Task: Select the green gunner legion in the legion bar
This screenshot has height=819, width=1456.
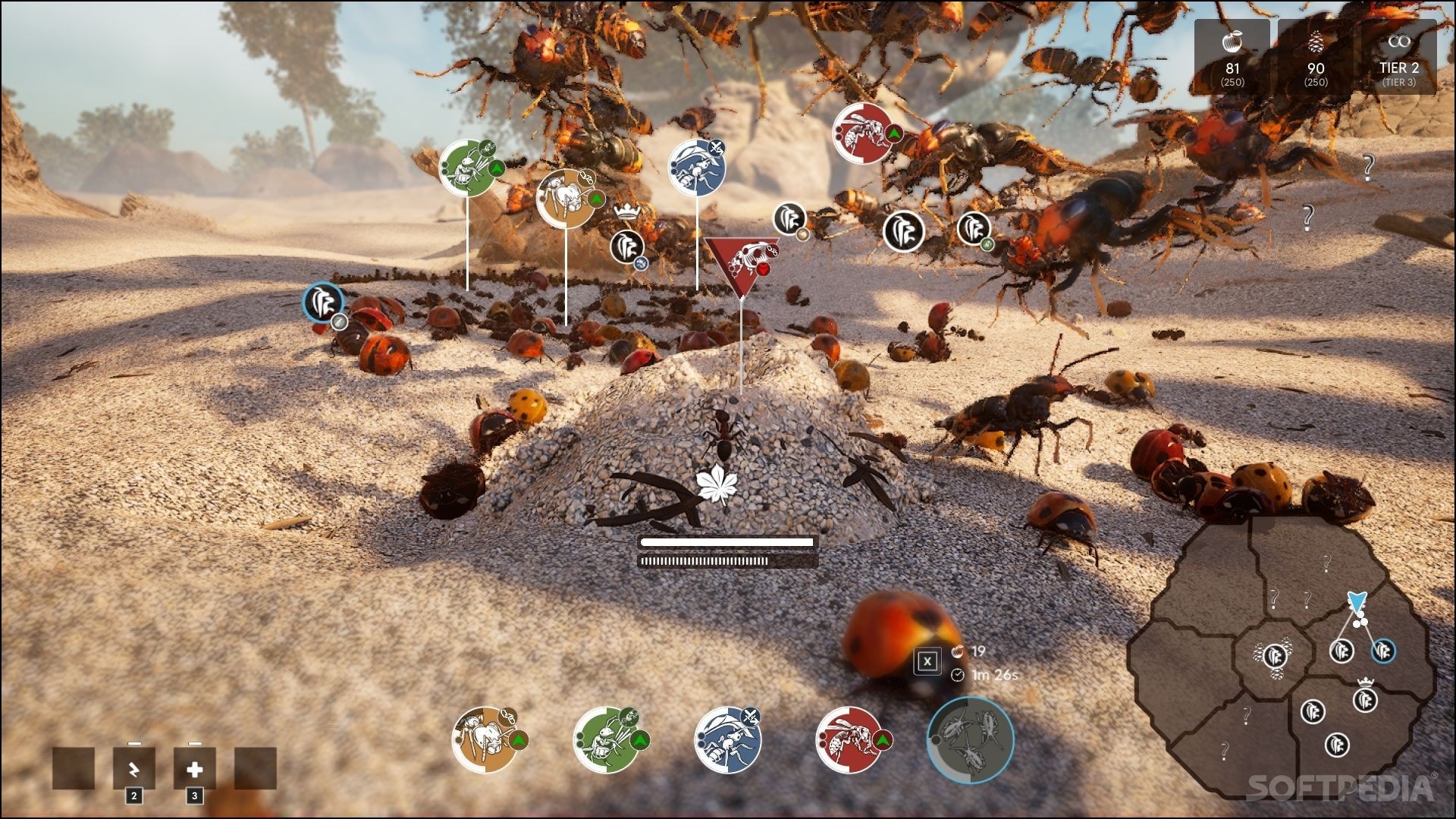Action: tap(607, 739)
